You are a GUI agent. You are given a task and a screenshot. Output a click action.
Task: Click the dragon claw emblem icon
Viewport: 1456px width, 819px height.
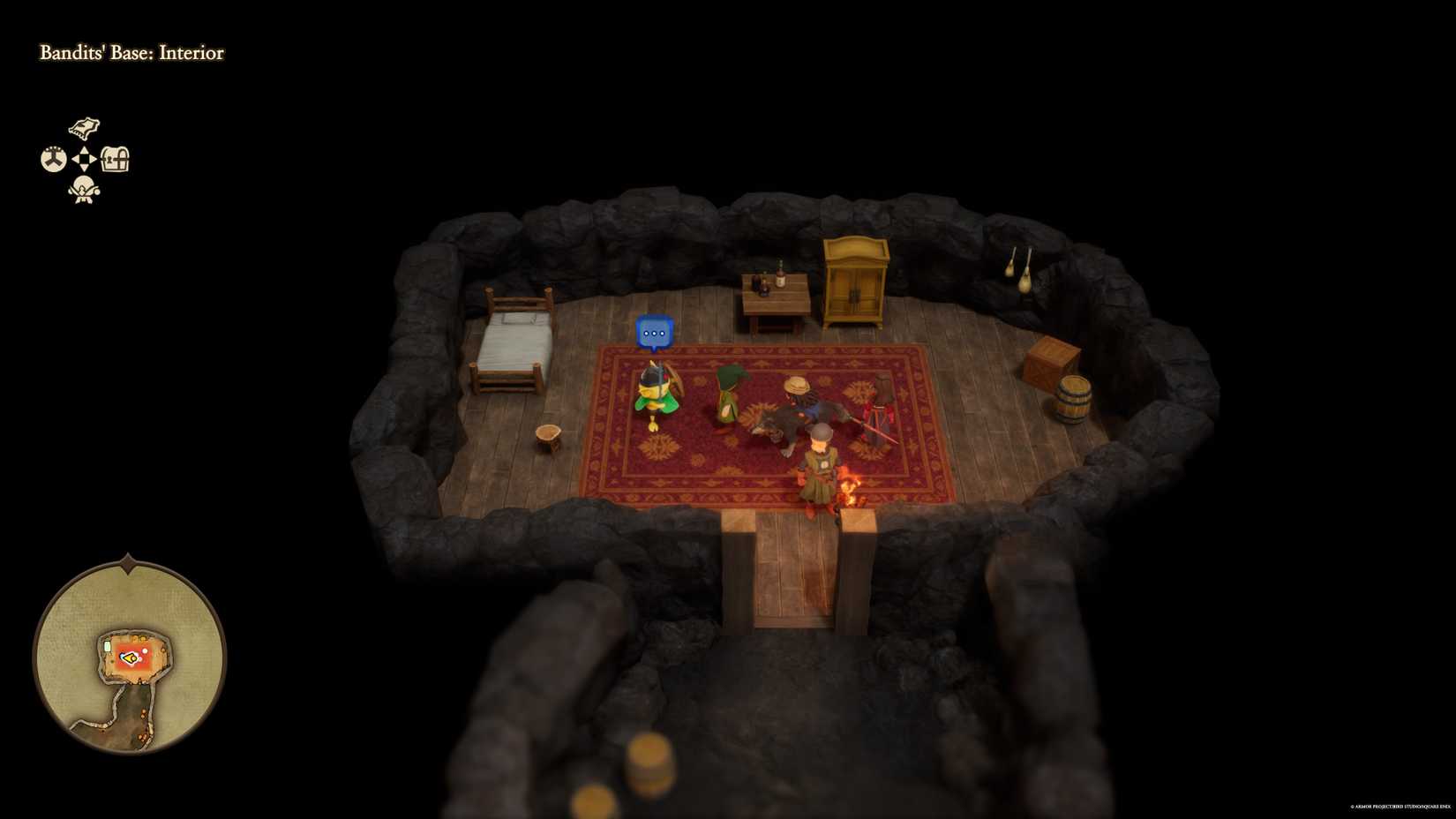click(53, 158)
